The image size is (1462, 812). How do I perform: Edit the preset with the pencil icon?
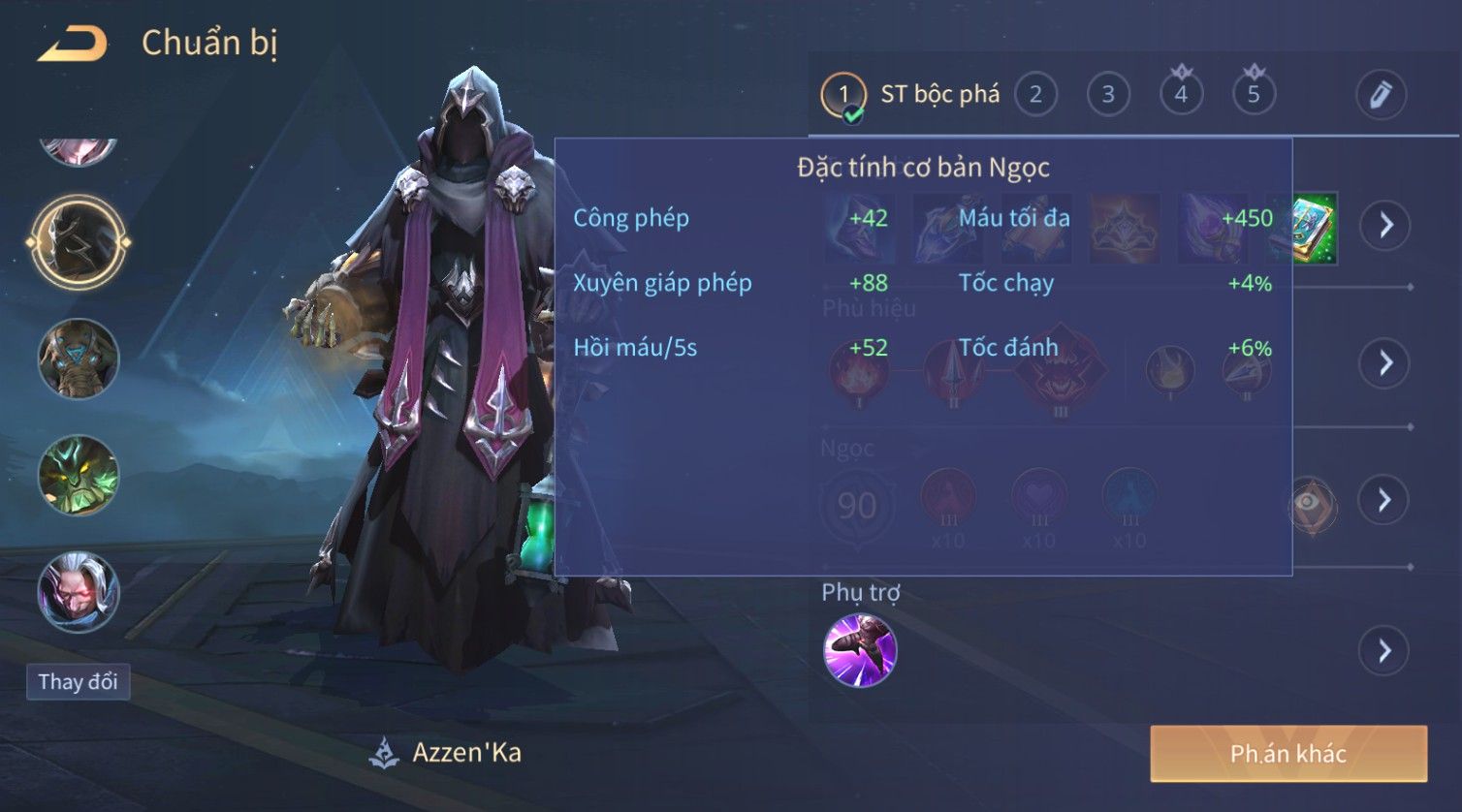(x=1381, y=95)
